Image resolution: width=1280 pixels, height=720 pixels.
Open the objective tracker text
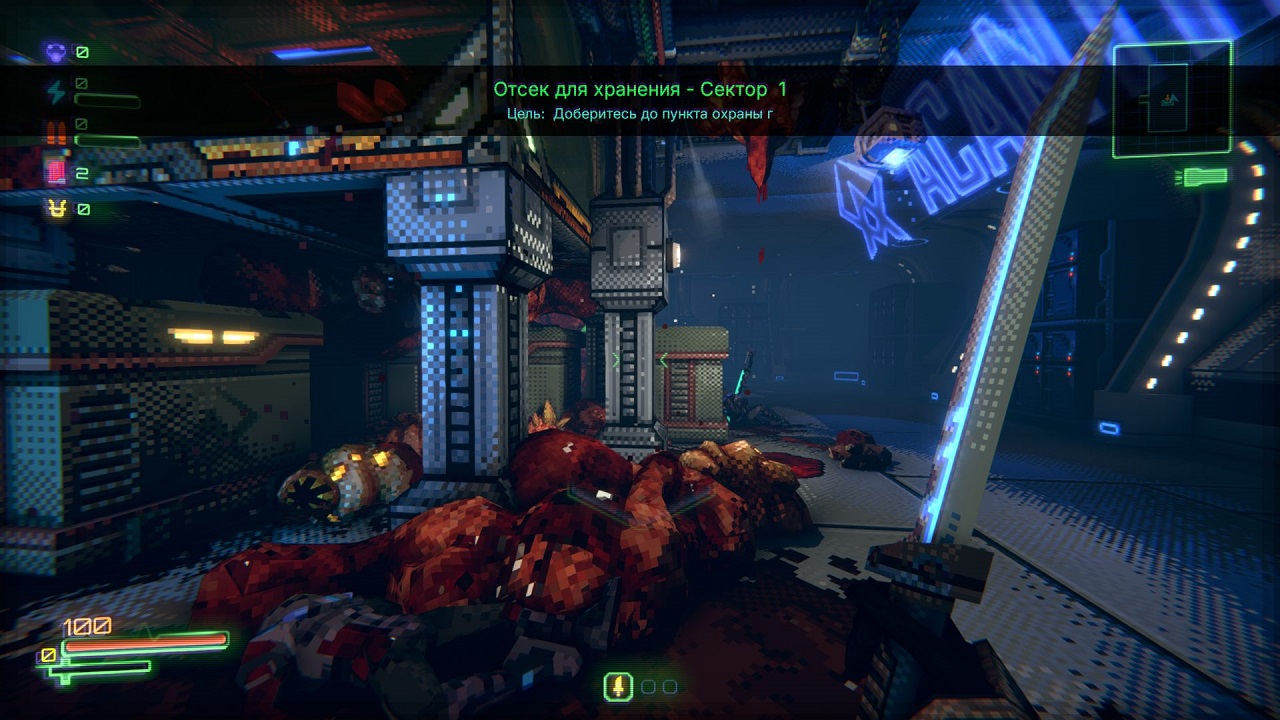[x=640, y=114]
